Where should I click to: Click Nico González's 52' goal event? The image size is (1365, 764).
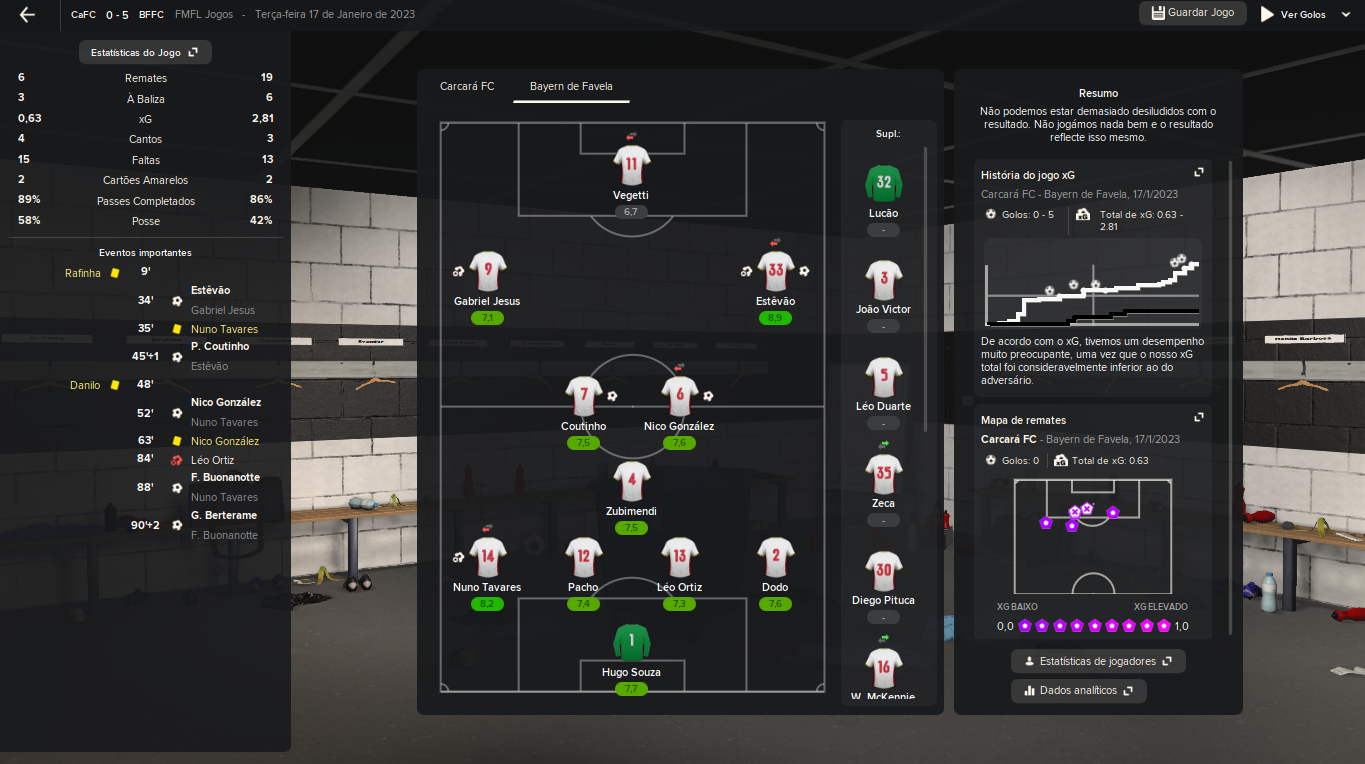tap(225, 403)
